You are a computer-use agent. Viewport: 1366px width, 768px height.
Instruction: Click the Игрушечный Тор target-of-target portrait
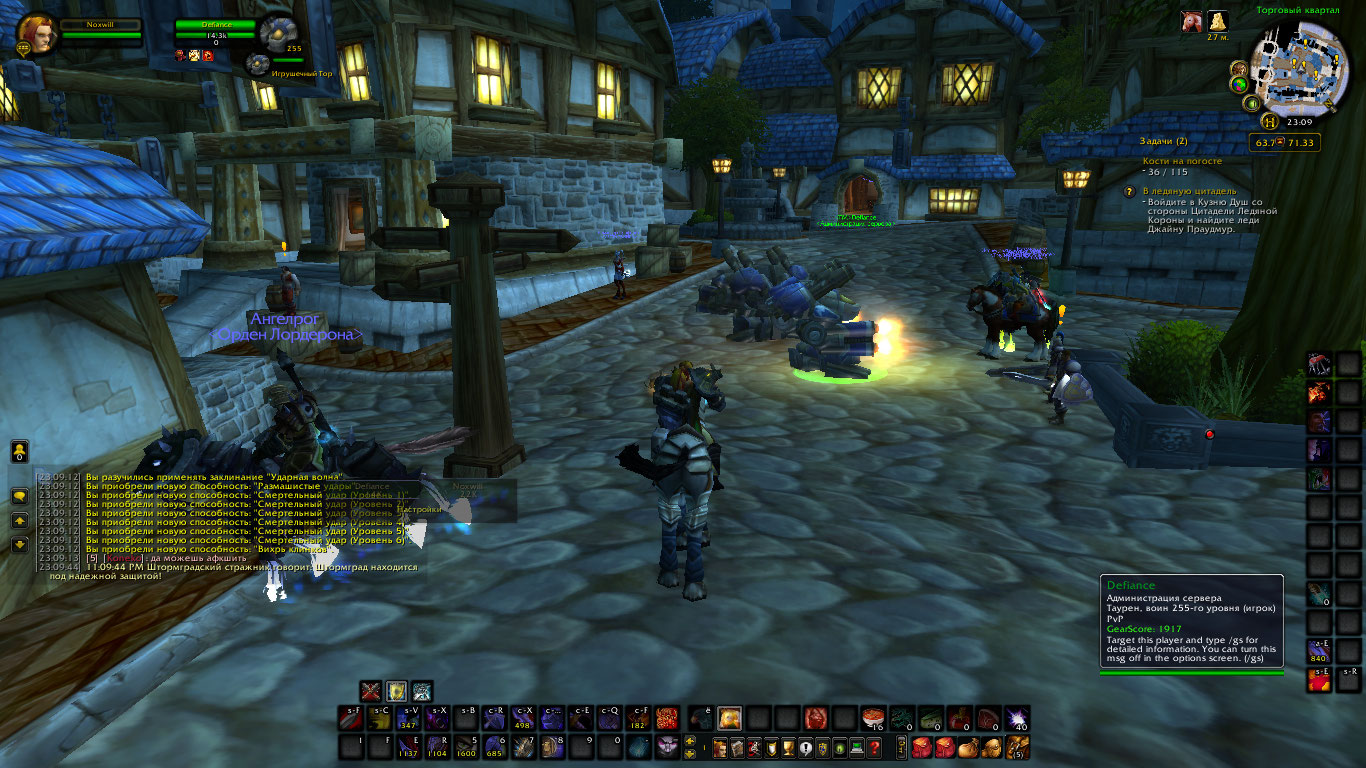click(257, 65)
